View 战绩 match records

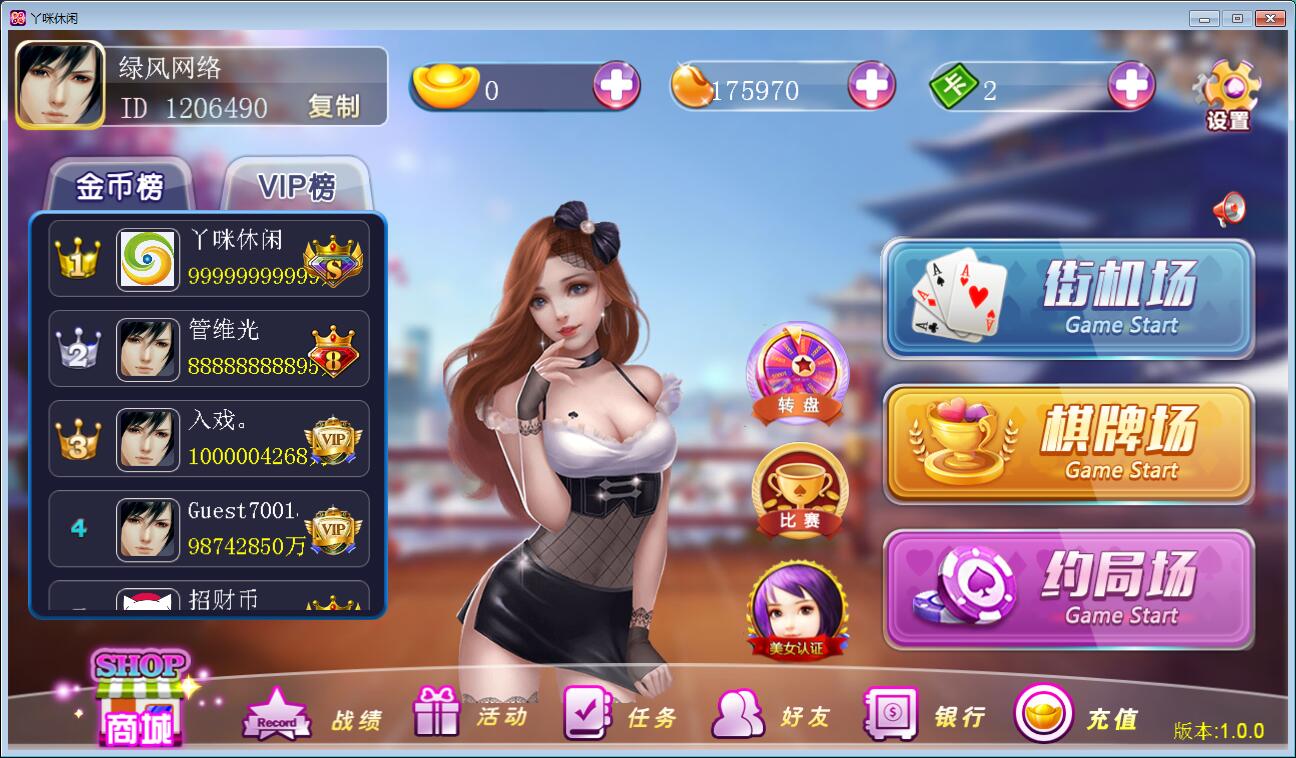312,716
